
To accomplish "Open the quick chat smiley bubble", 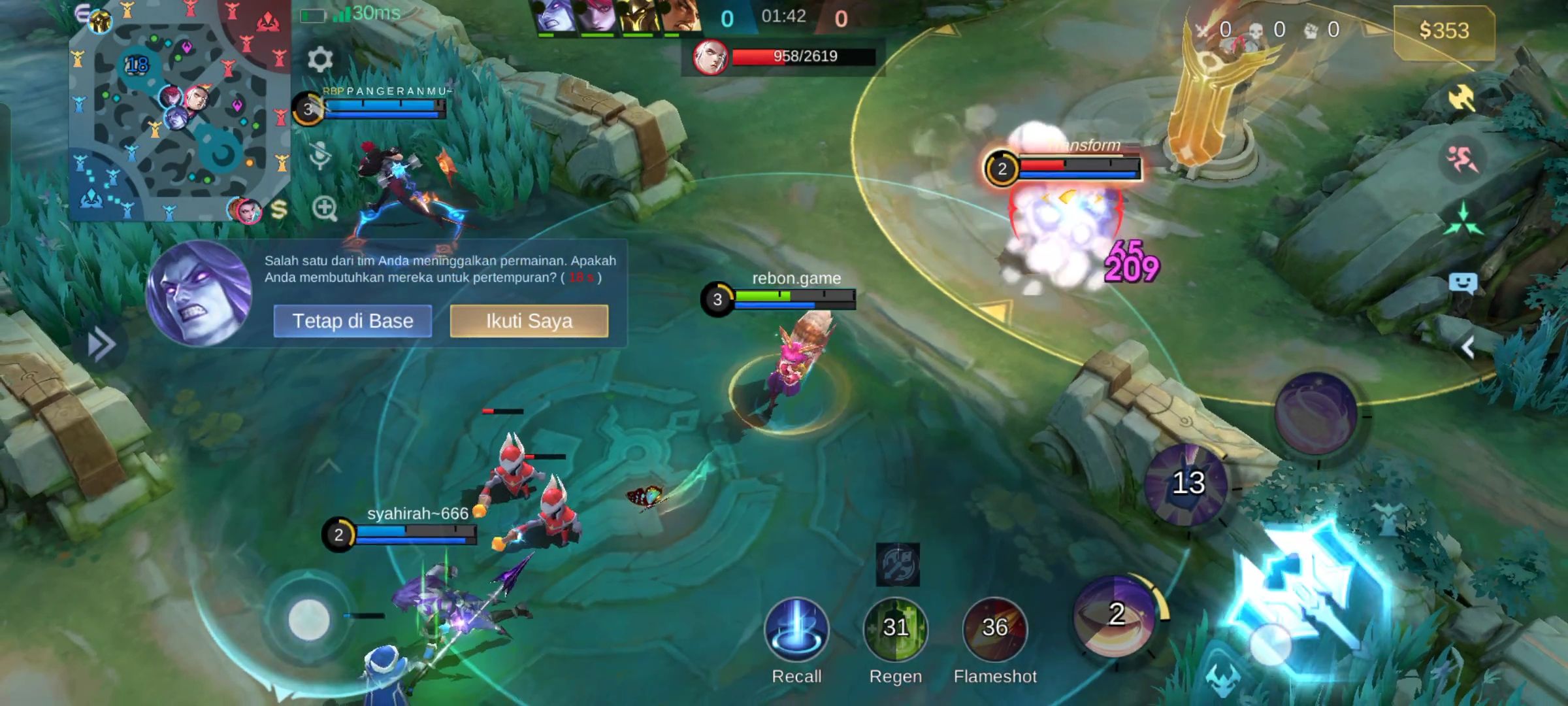I will (x=1463, y=283).
